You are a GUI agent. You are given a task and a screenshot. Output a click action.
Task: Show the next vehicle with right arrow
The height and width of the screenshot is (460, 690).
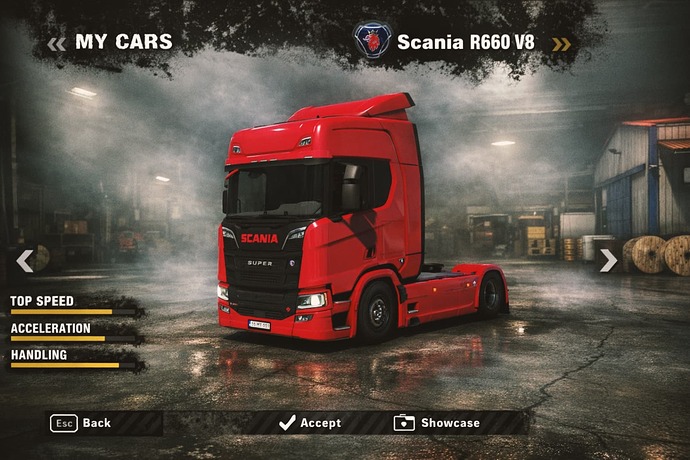point(608,261)
